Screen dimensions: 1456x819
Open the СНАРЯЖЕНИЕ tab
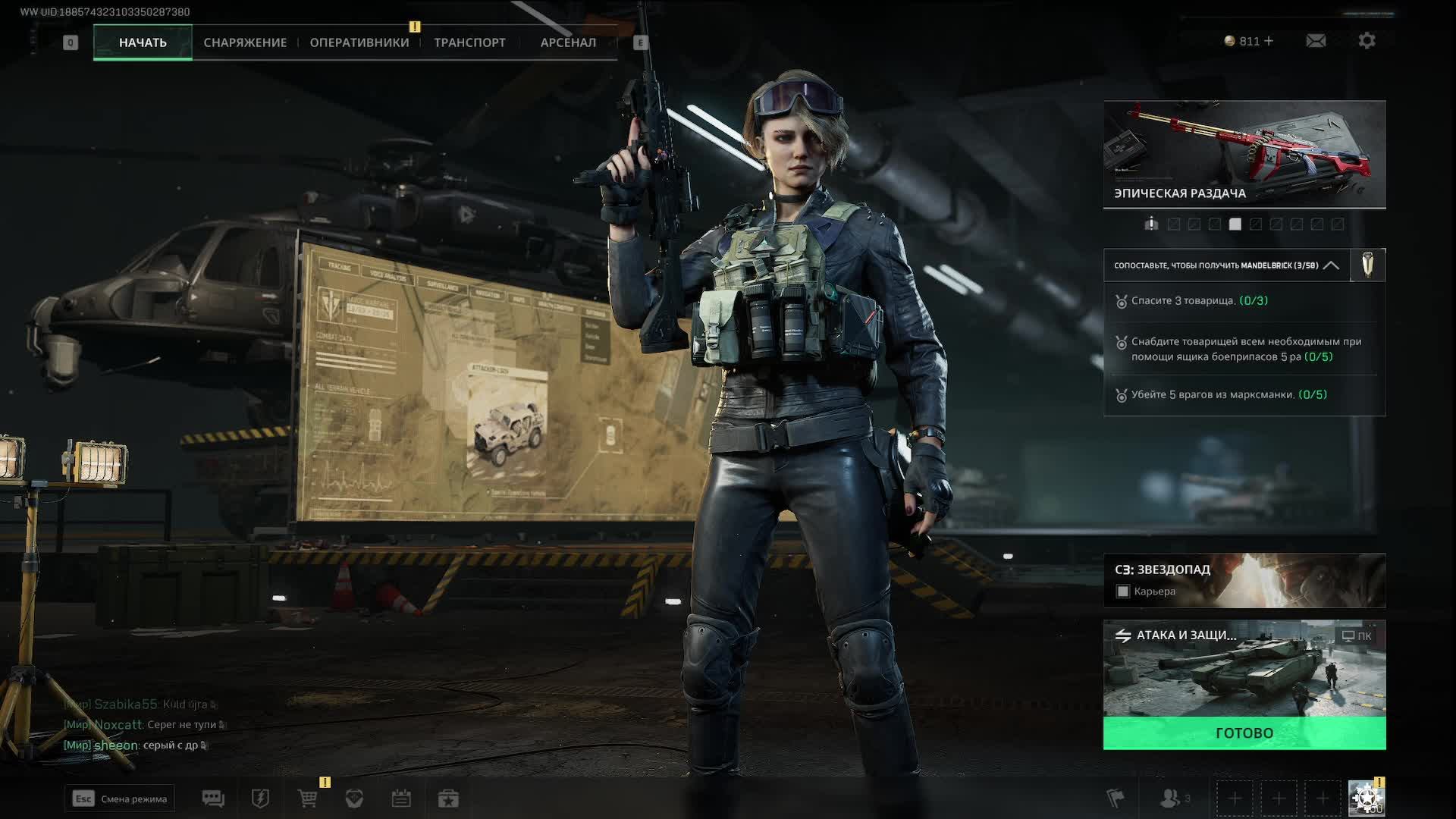[245, 42]
